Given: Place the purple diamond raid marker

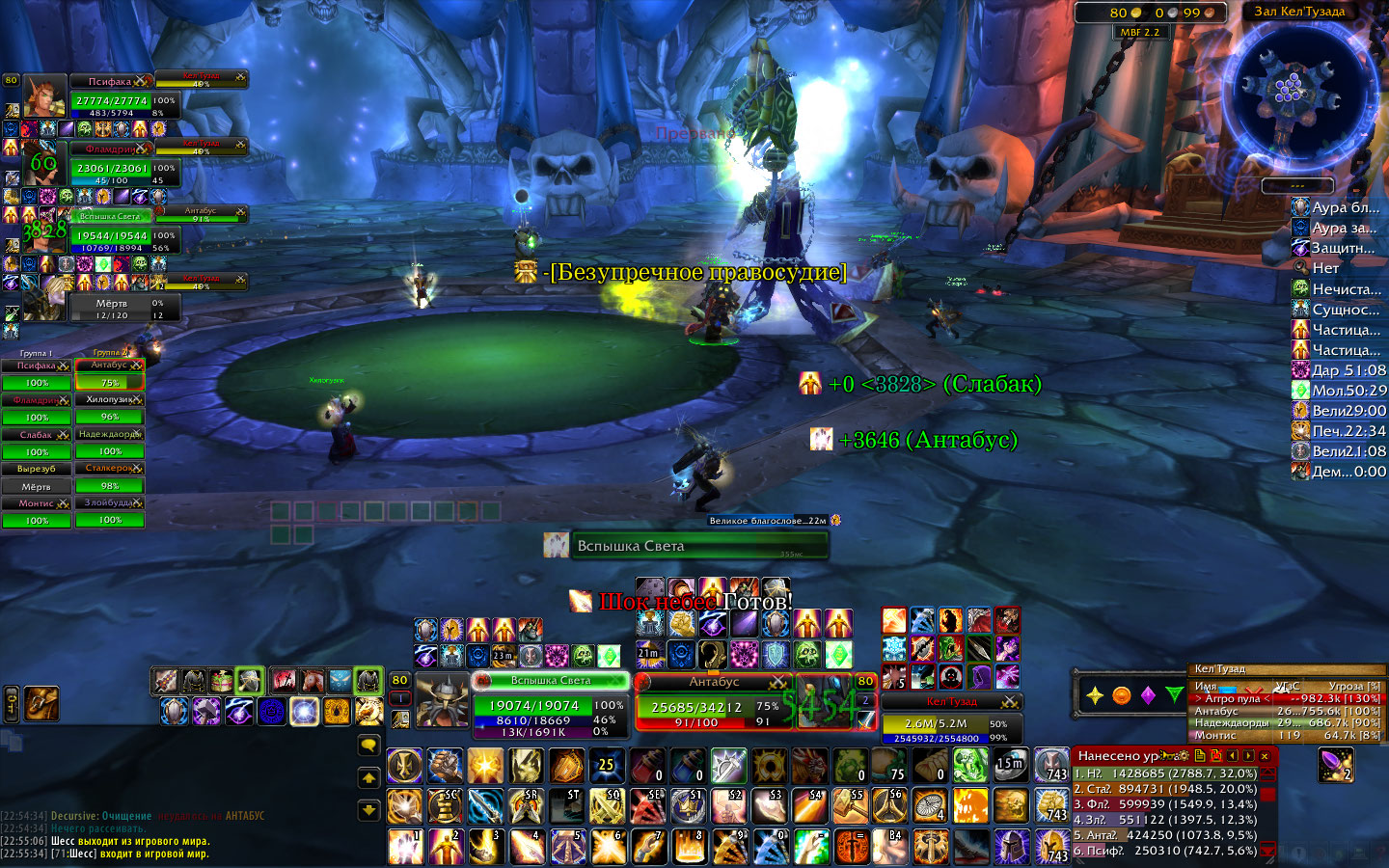Looking at the screenshot, I should click(1148, 695).
